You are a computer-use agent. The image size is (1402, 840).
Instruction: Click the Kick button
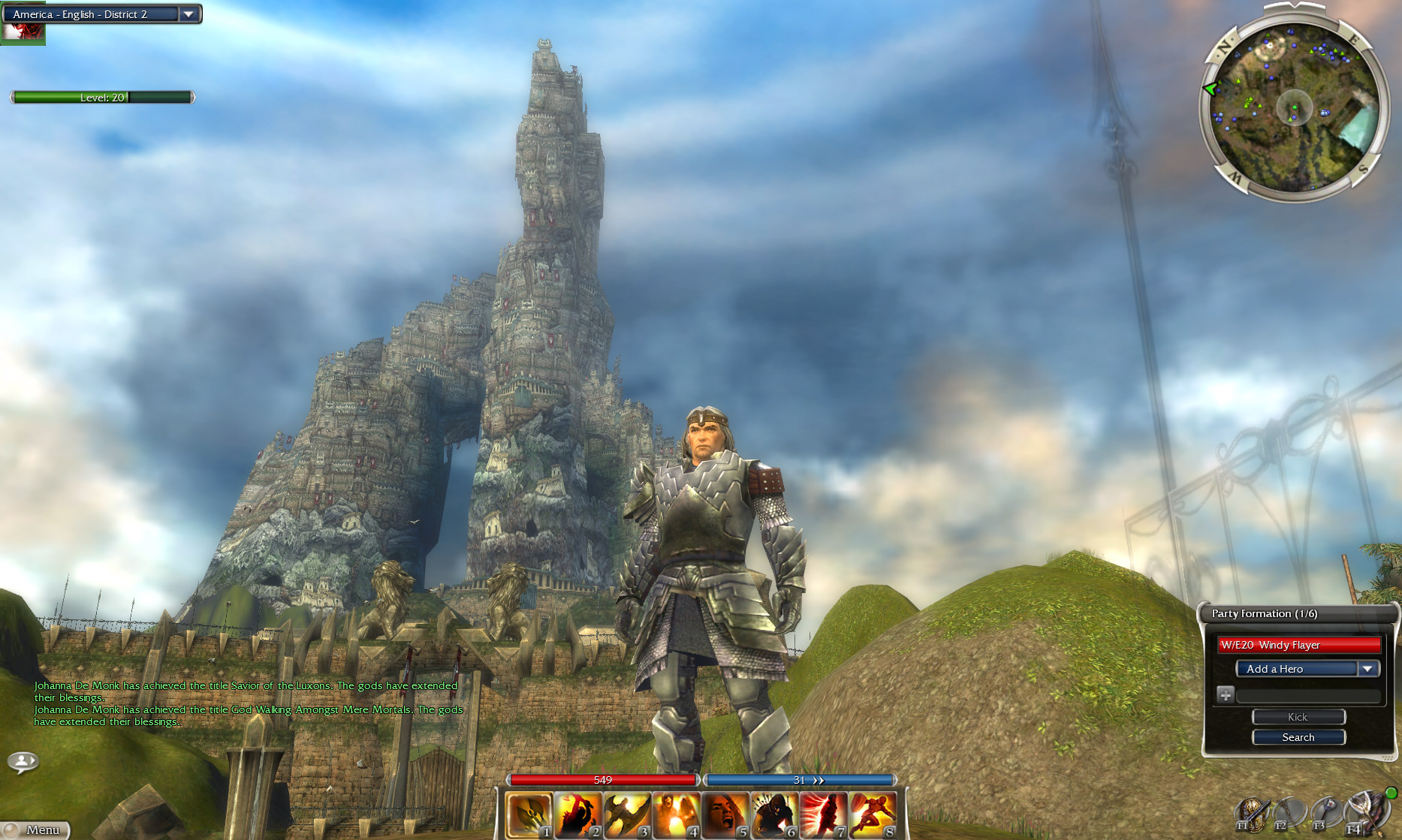1298,717
